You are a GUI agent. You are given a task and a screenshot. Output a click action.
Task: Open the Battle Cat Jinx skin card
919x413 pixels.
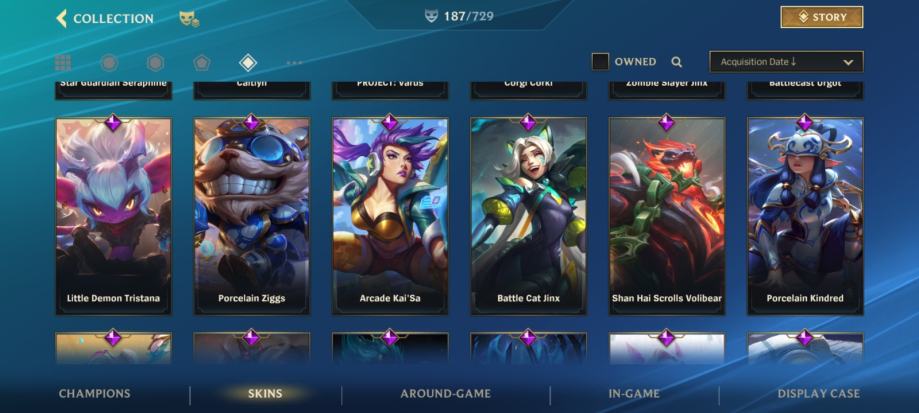528,216
